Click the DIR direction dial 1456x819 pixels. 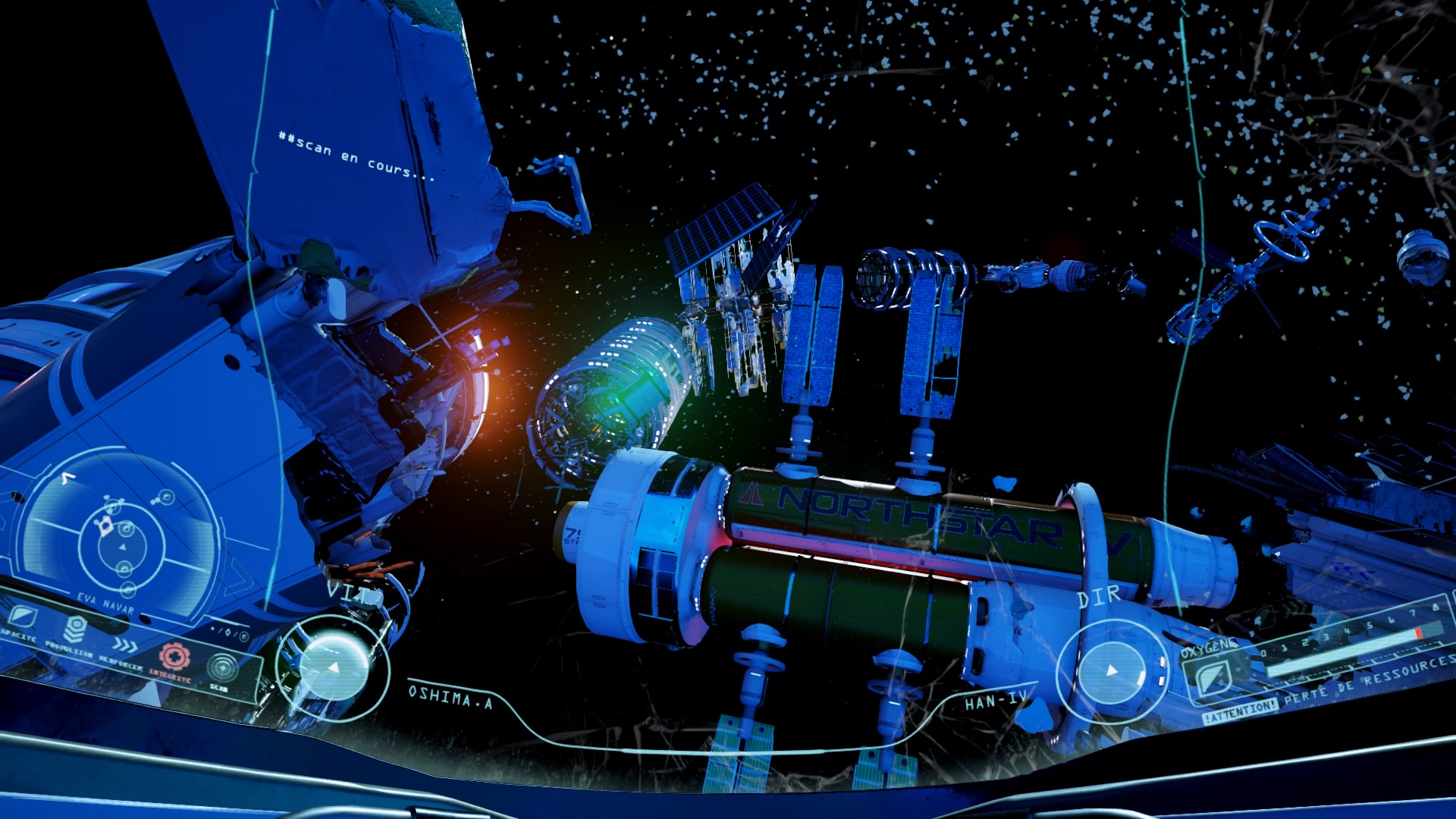point(1112,670)
